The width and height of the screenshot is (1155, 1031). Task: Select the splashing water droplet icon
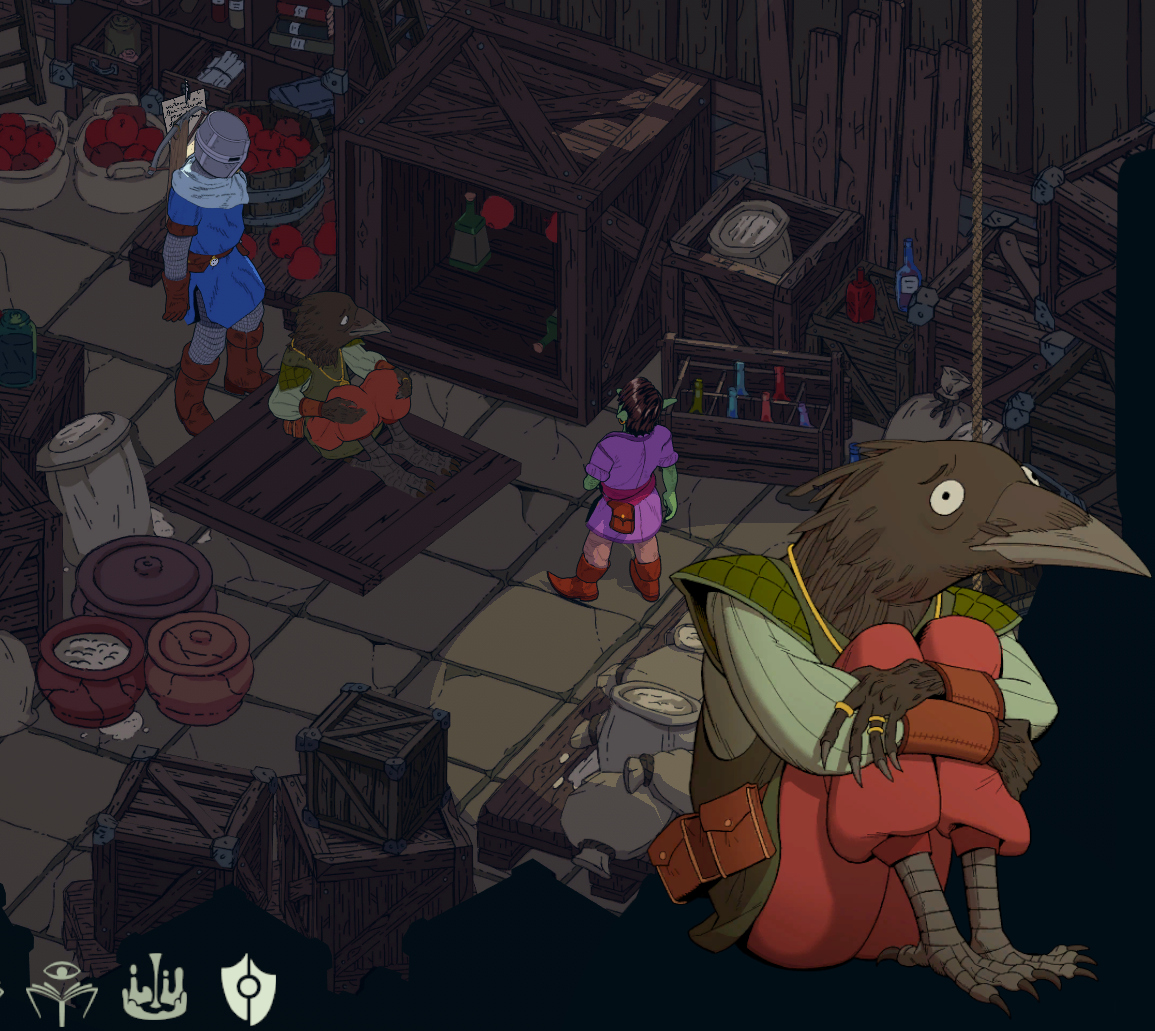154,989
